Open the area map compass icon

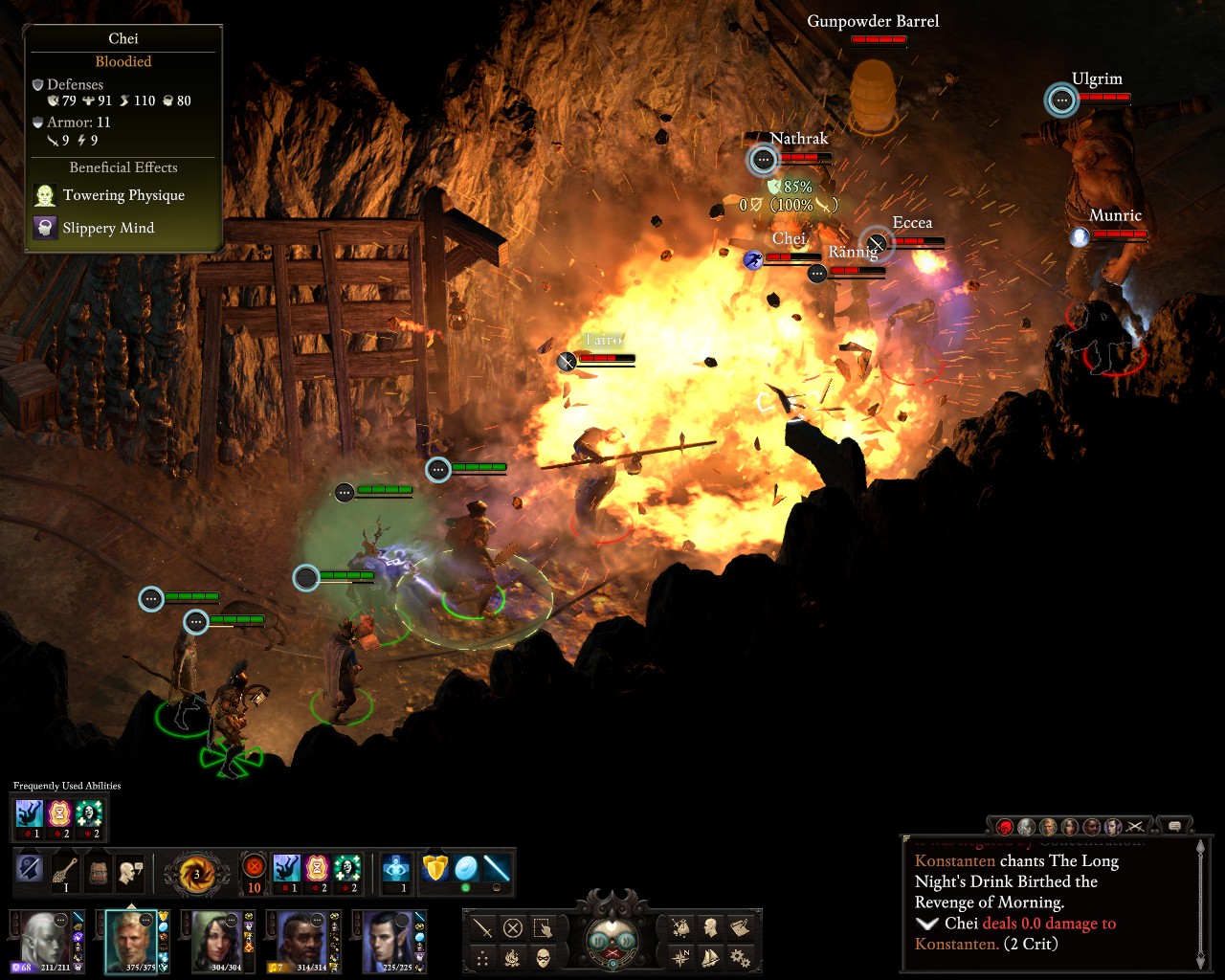680,956
